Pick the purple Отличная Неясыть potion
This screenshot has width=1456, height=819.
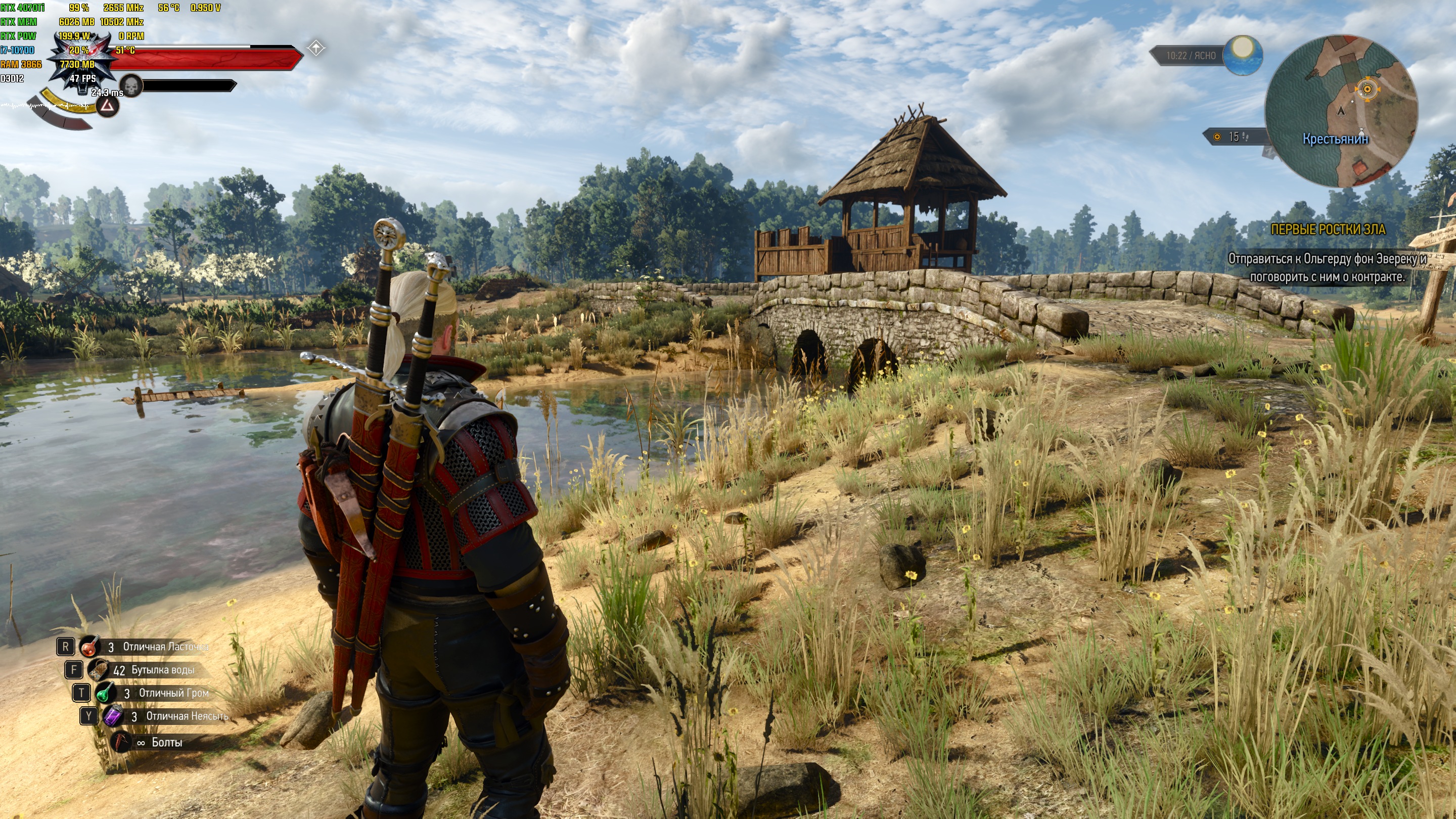(x=113, y=716)
